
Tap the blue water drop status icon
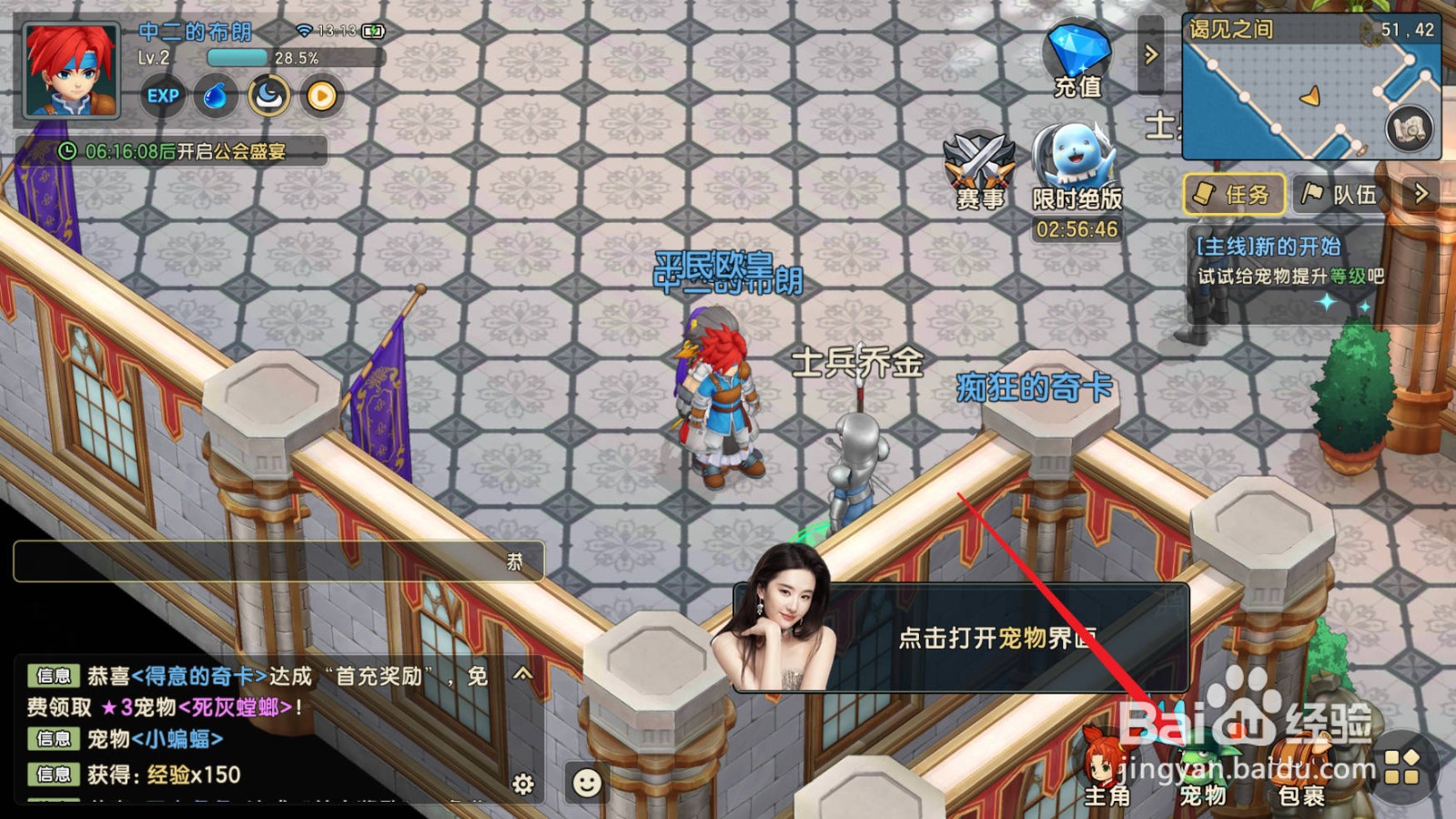[214, 95]
